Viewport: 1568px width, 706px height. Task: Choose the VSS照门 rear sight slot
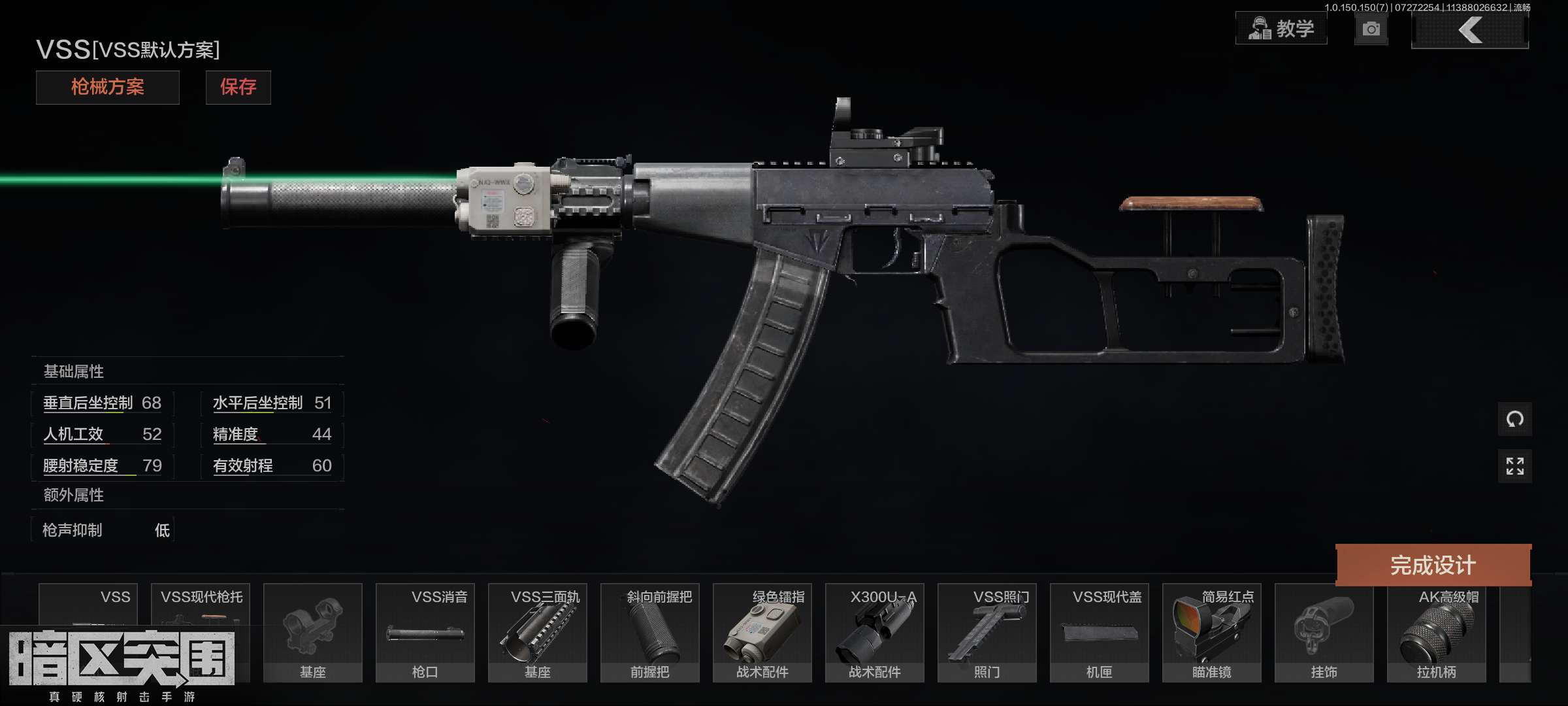coord(987,632)
